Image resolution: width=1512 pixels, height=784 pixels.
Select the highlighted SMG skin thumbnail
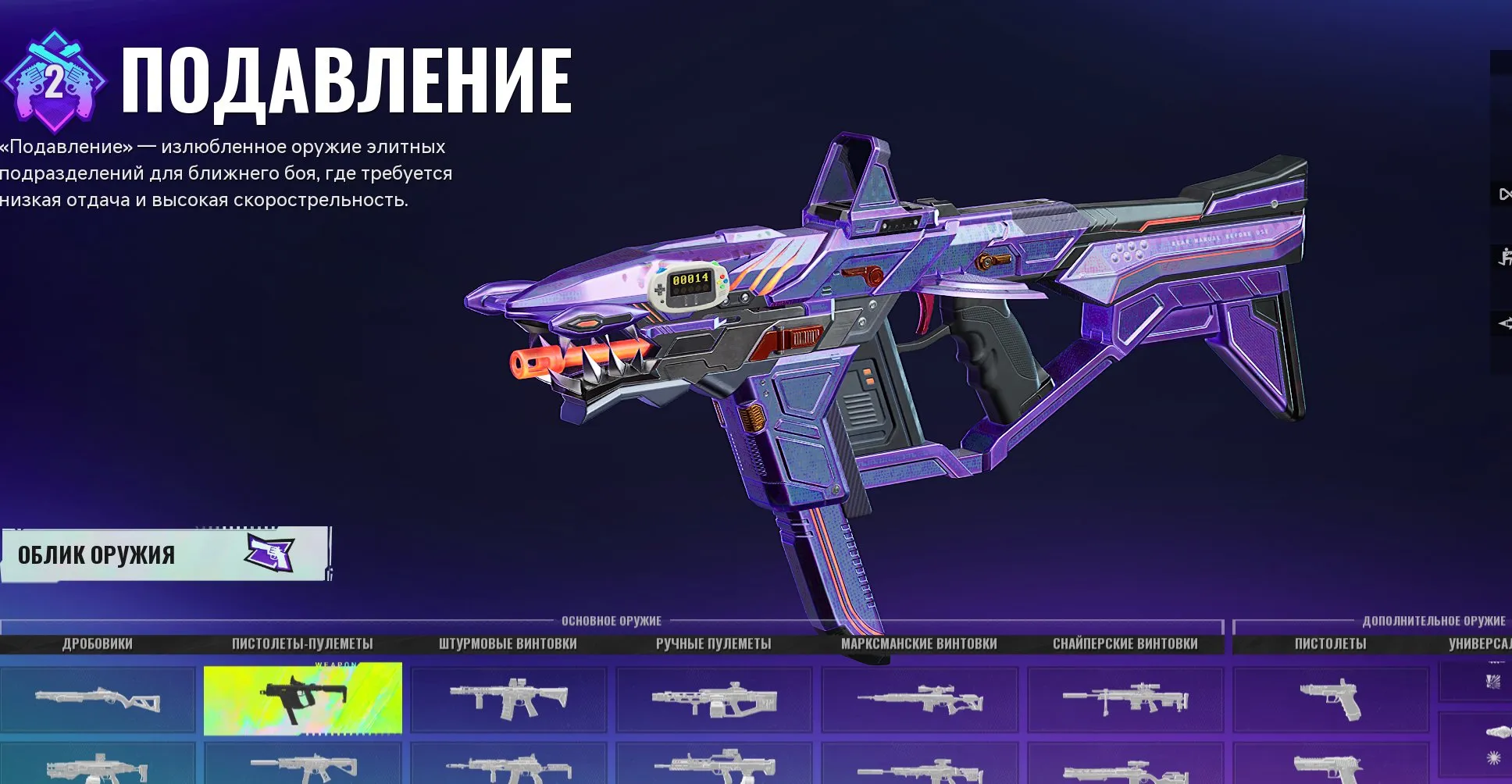[303, 697]
